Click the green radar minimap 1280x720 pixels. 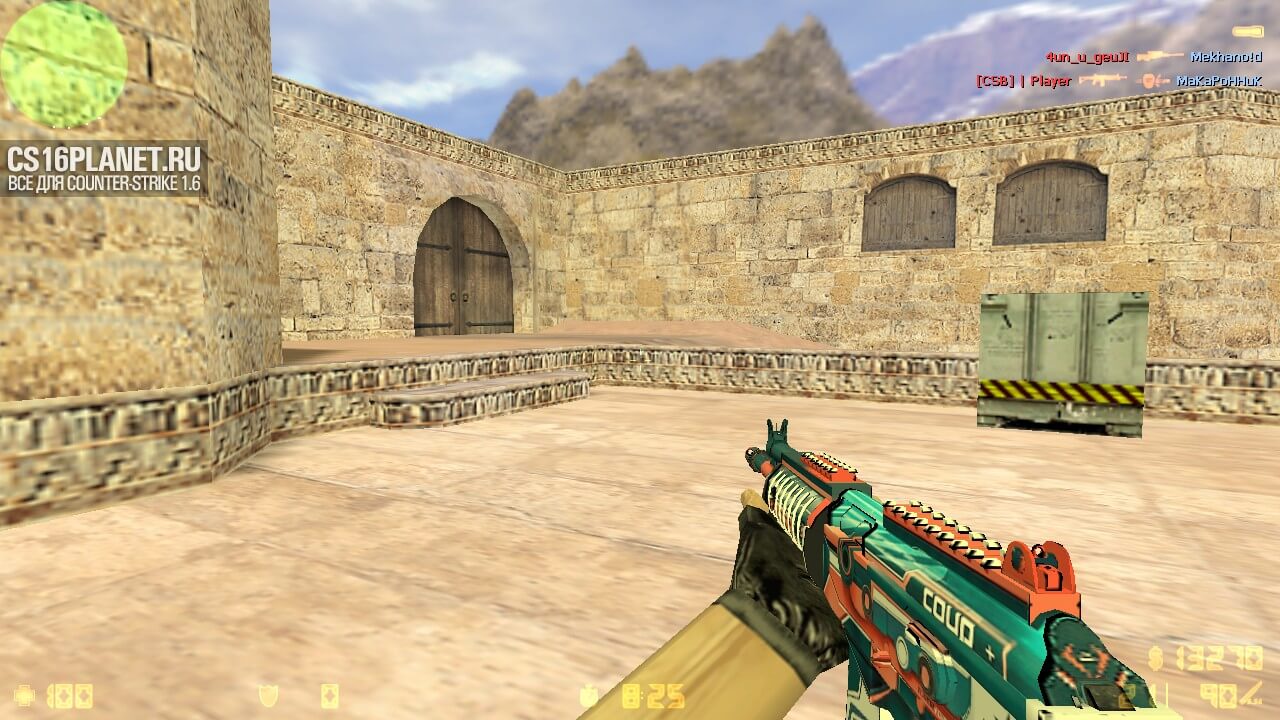[x=64, y=64]
